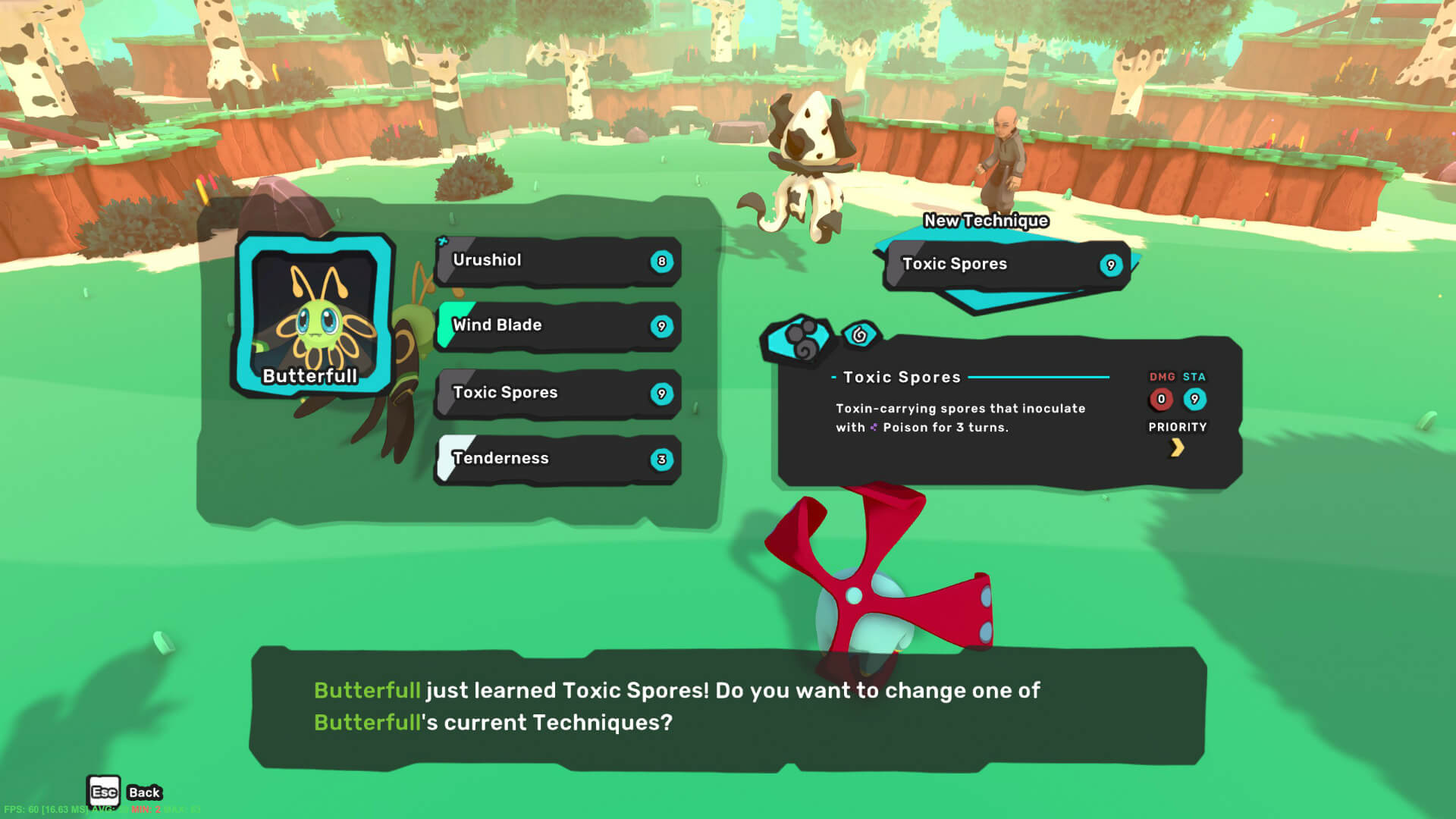Click the blue STA value badge

(x=1195, y=400)
